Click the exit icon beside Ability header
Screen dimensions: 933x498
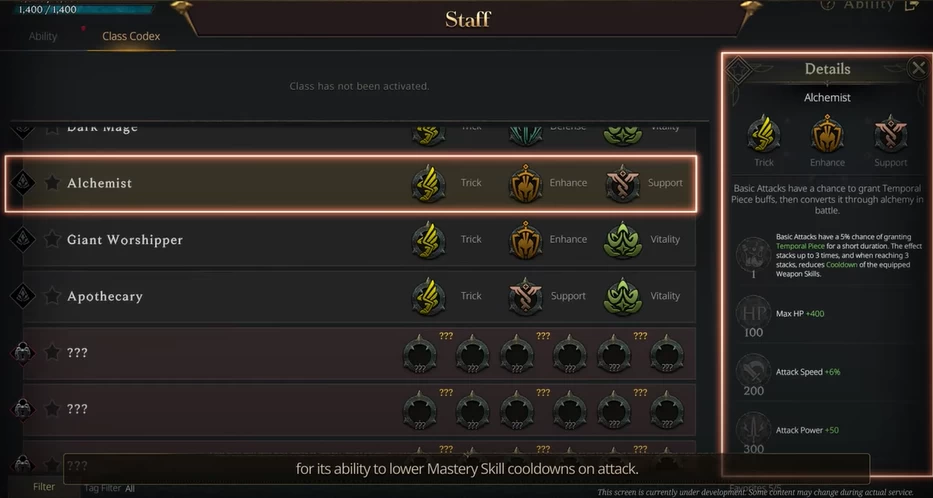pyautogui.click(x=910, y=5)
